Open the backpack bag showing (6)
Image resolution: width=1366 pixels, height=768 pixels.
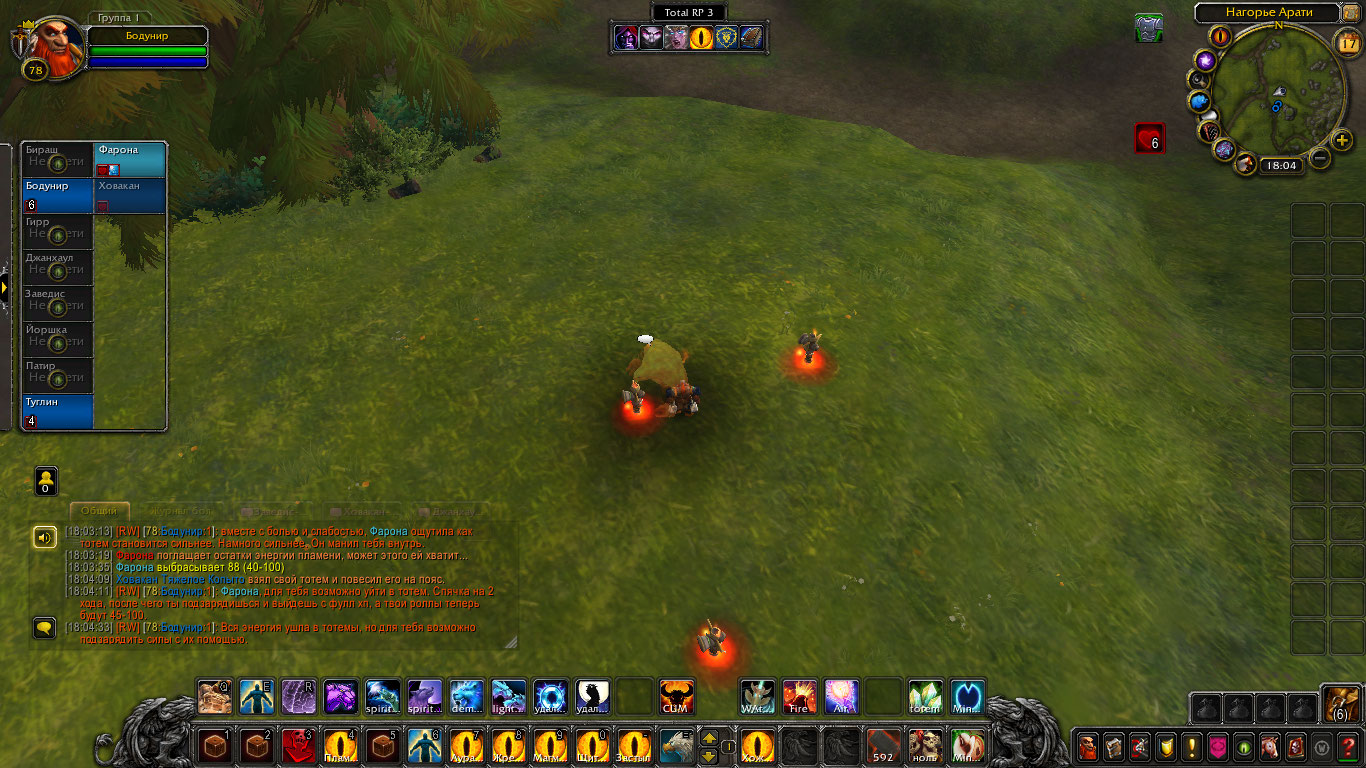click(x=1339, y=705)
